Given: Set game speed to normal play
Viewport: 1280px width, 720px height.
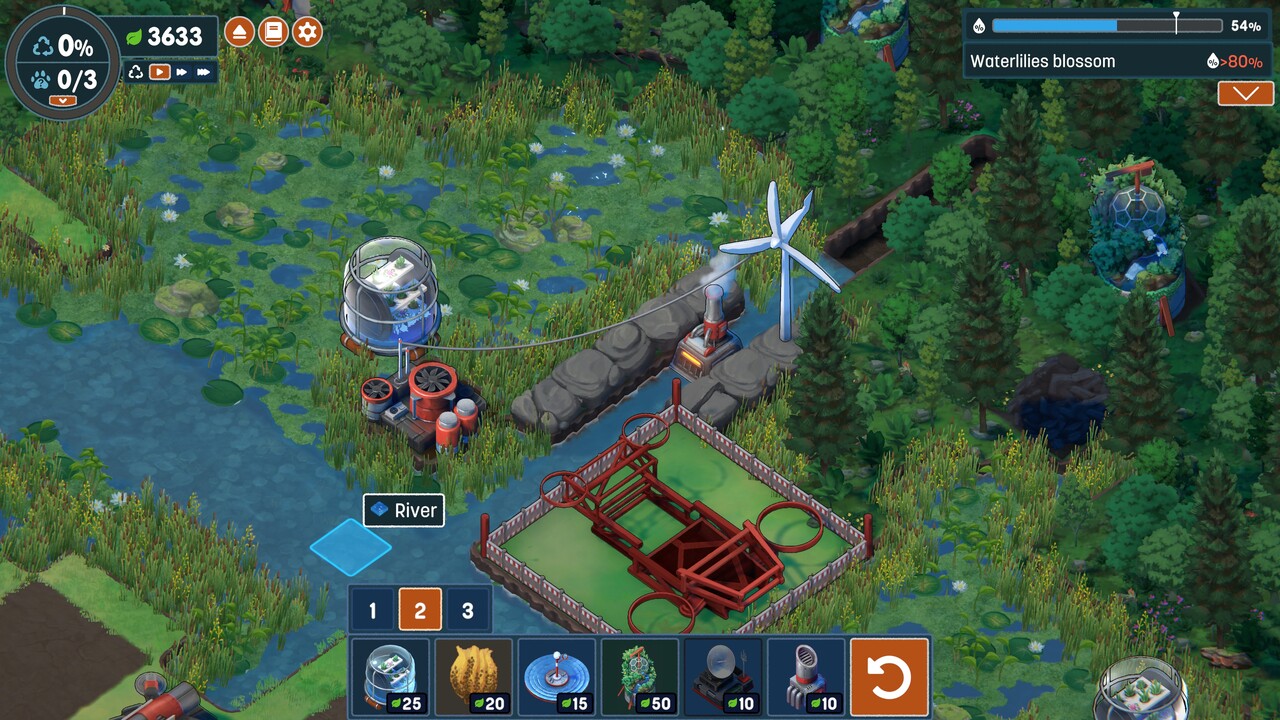Looking at the screenshot, I should [159, 72].
